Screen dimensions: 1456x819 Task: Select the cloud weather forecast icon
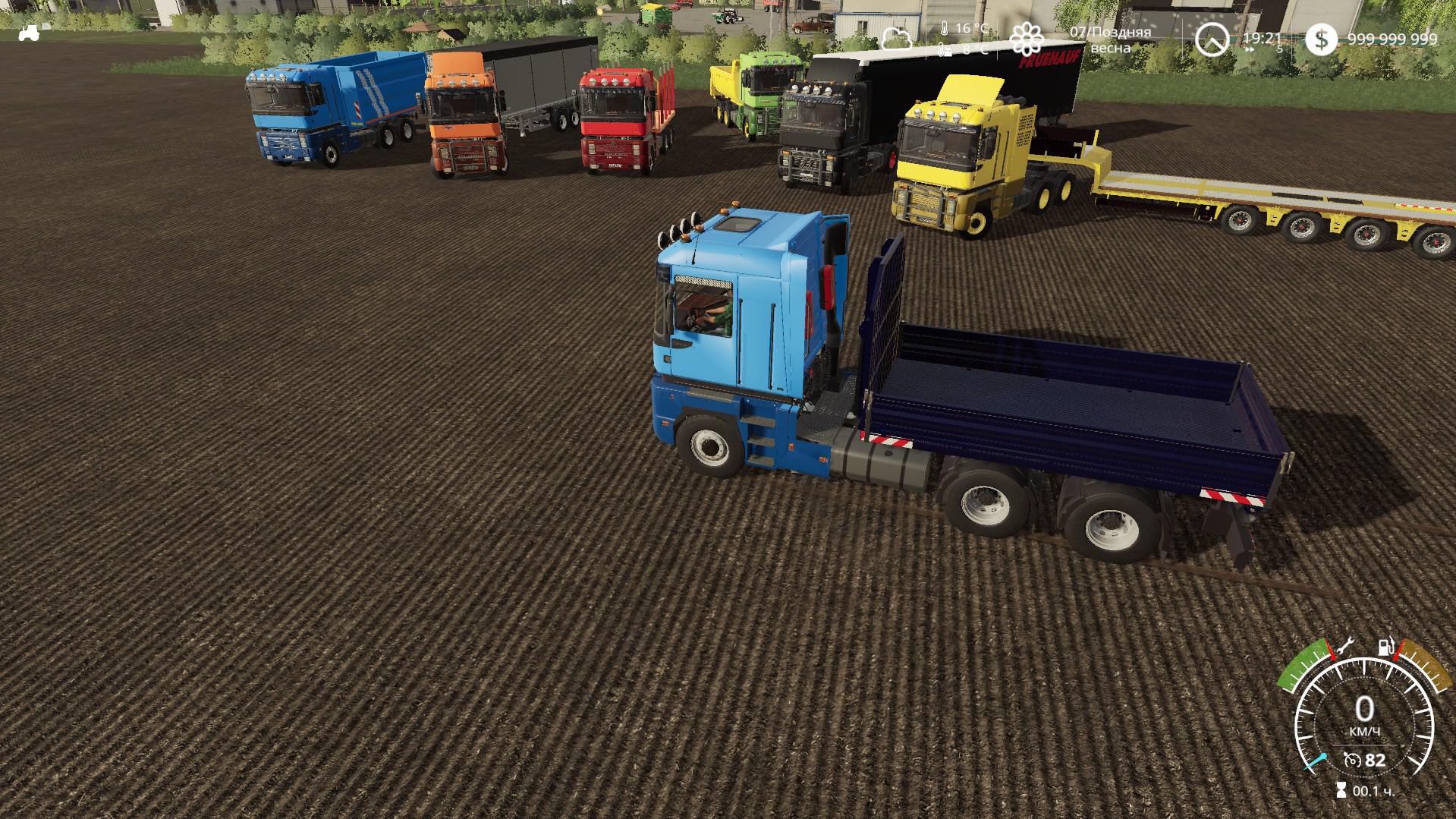[x=897, y=38]
